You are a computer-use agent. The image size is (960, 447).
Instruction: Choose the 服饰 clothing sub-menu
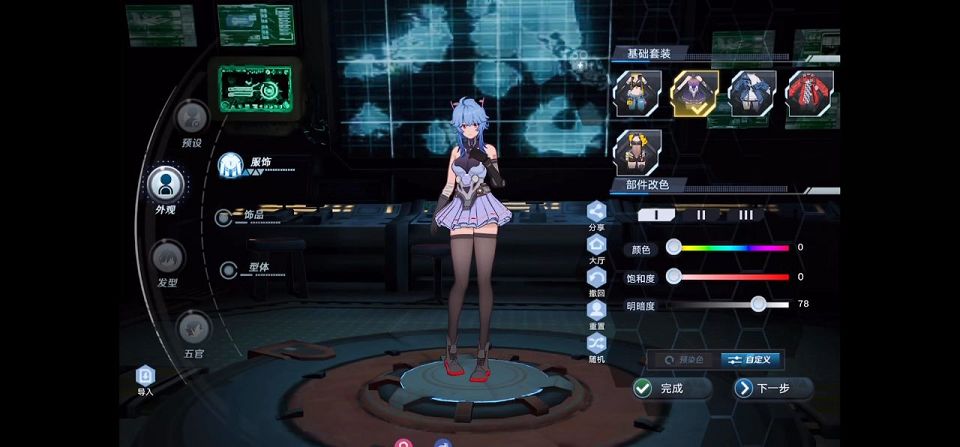[234, 164]
